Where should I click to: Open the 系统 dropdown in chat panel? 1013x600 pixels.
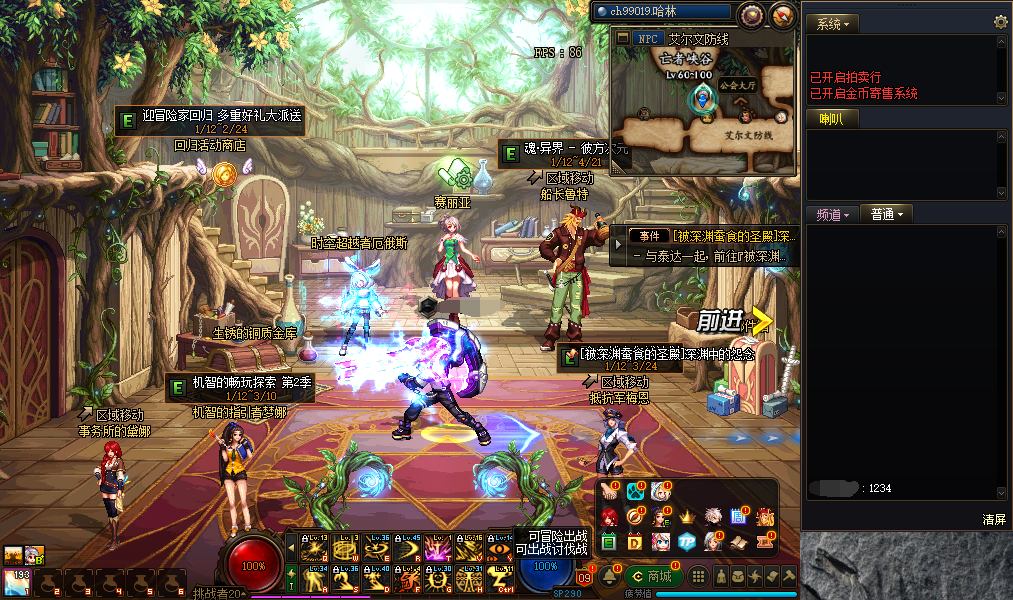click(833, 23)
